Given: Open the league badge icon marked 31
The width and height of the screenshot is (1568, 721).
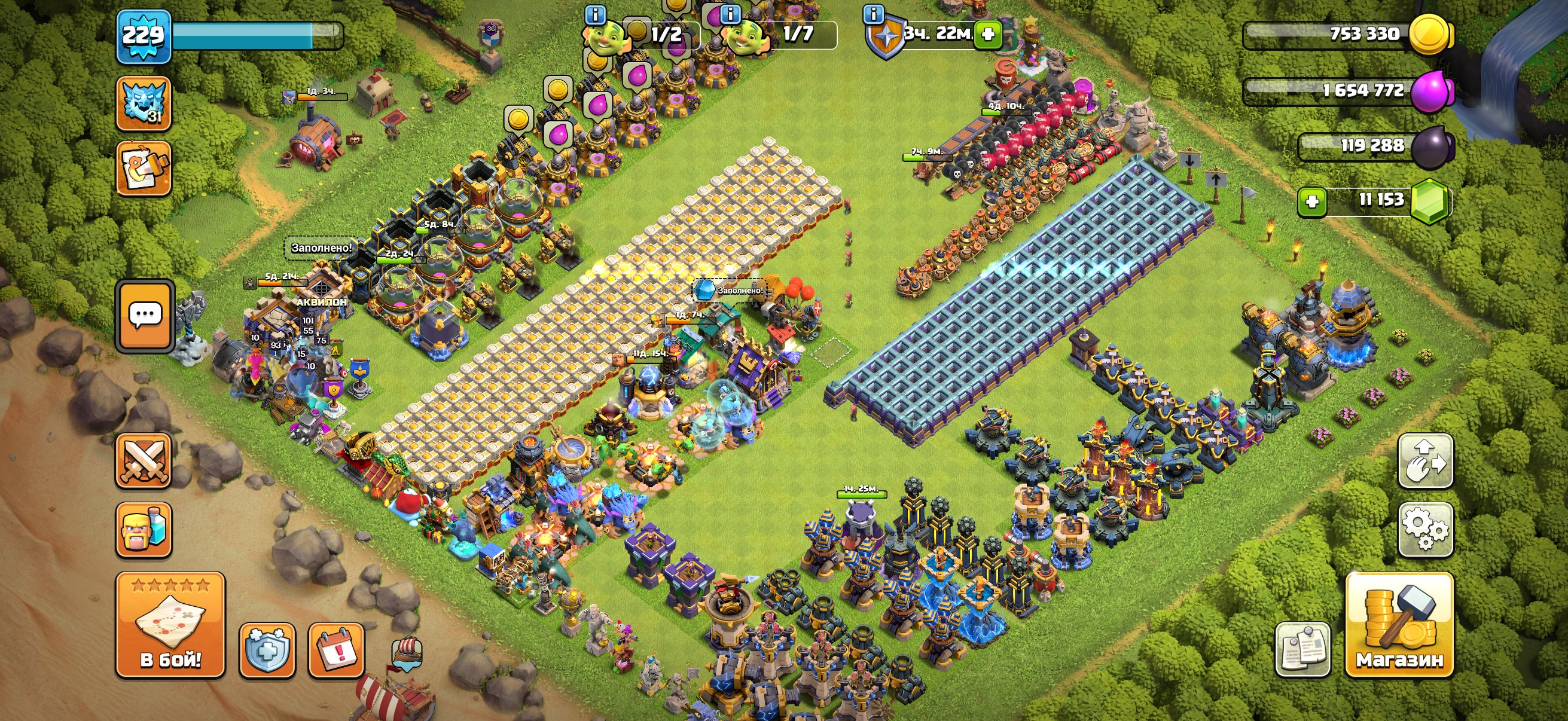Looking at the screenshot, I should tap(144, 103).
